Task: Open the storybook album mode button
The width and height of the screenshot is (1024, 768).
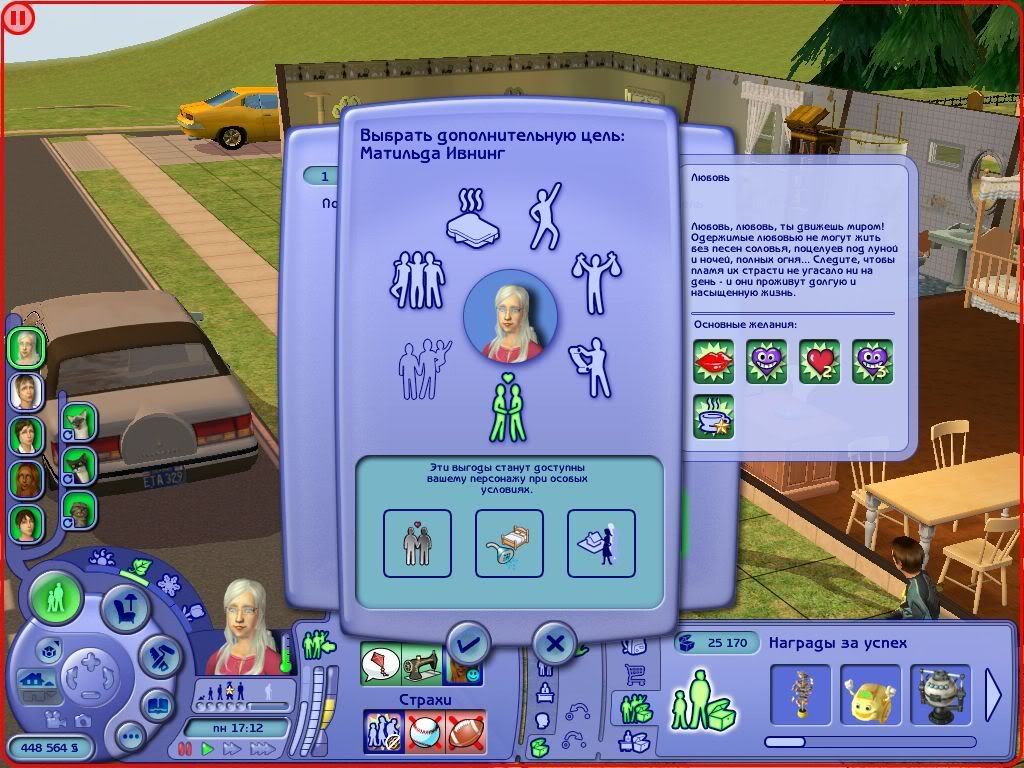Action: coord(158,705)
